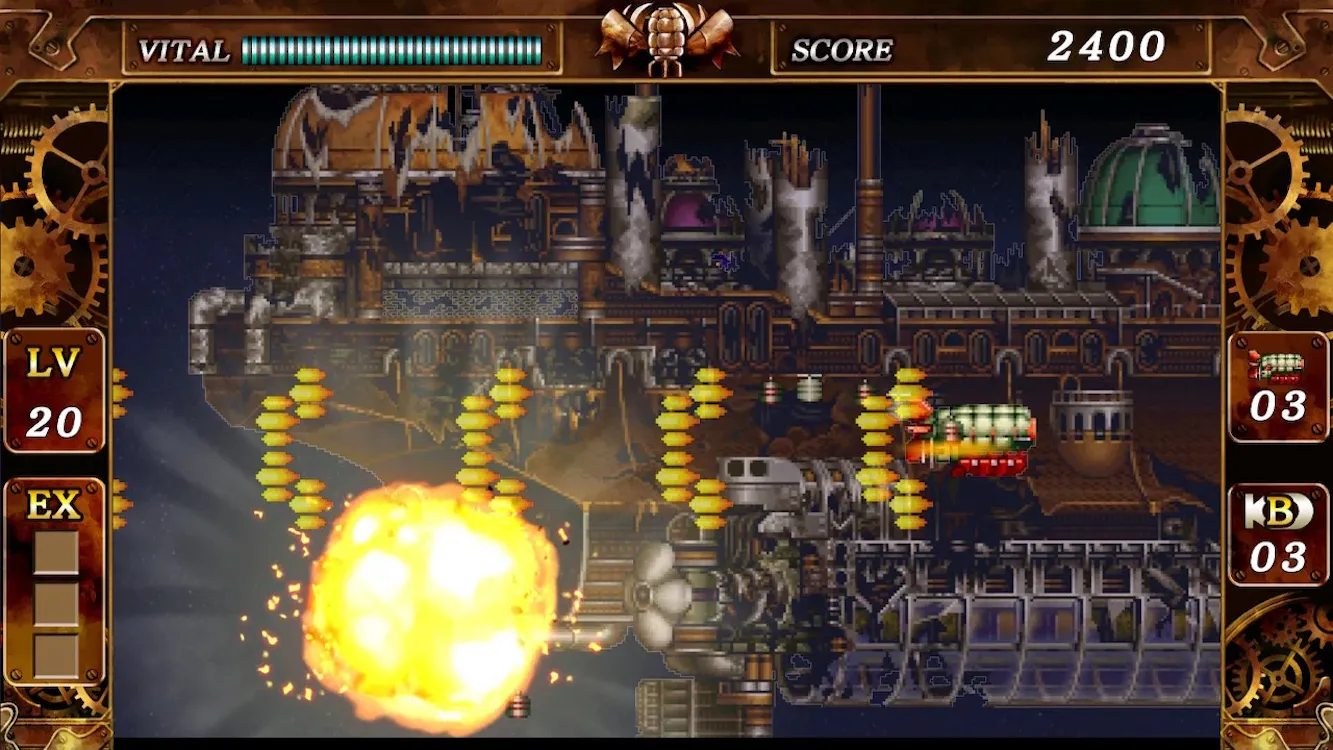
Task: Click the EX gauge panel
Action: (55, 580)
